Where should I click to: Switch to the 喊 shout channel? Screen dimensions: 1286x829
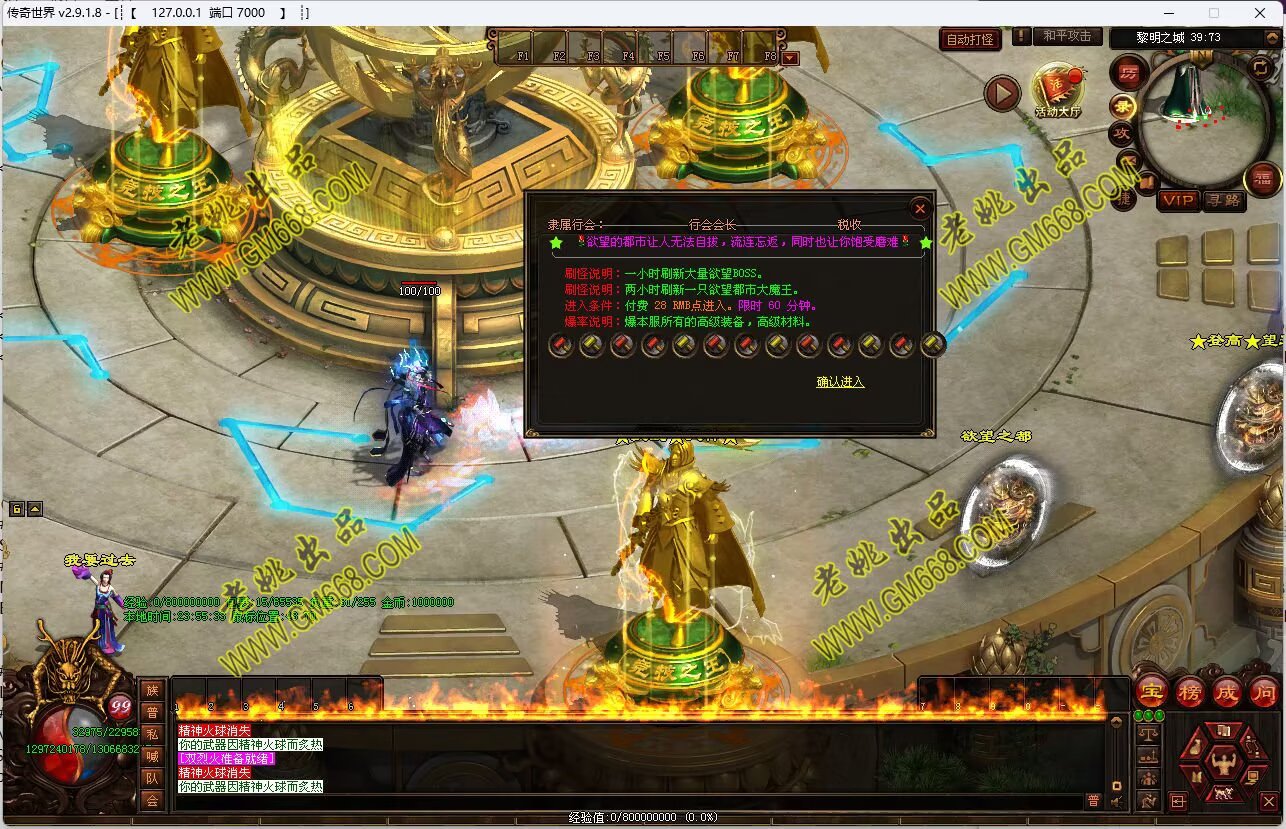tap(152, 756)
